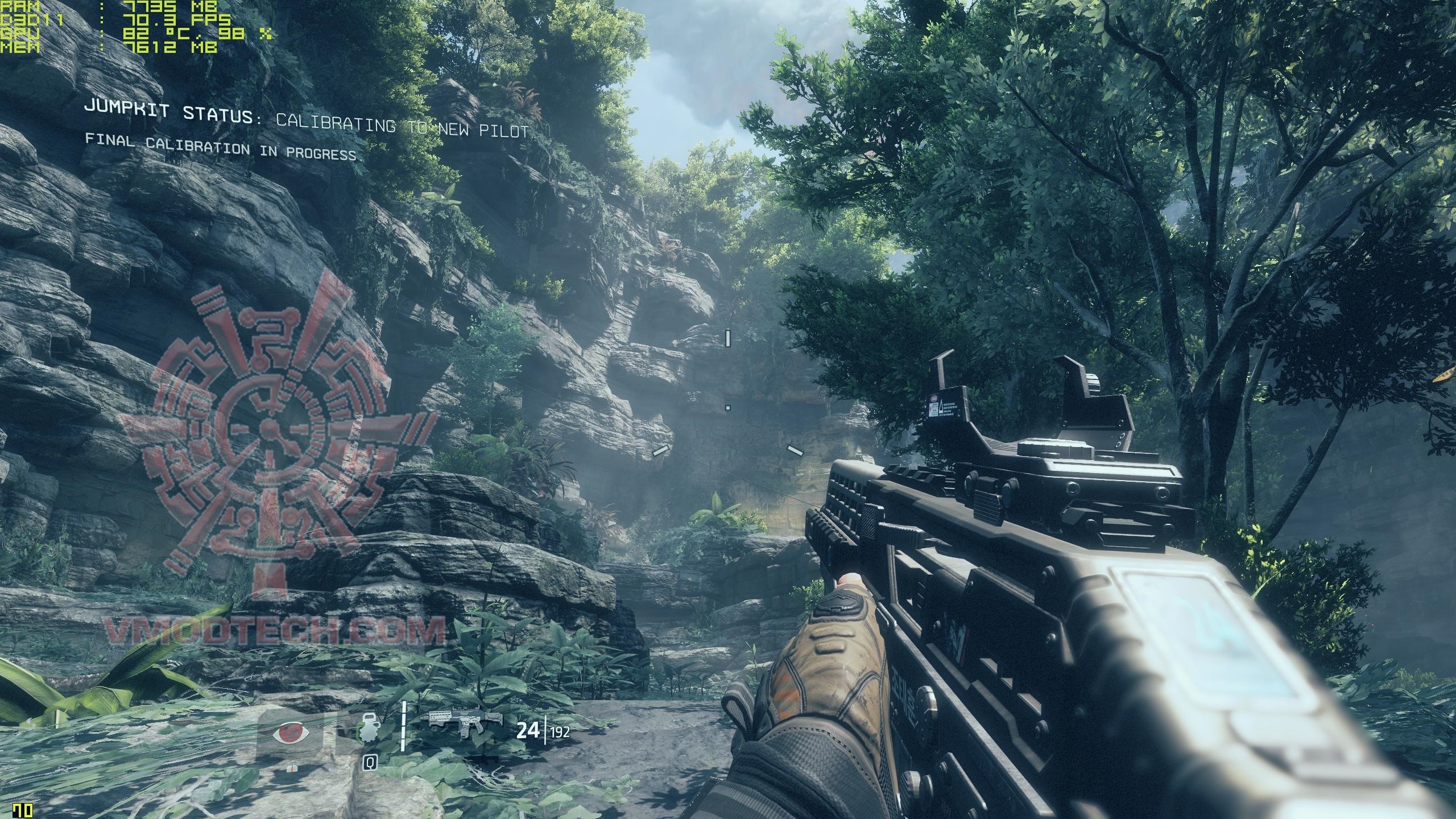Screen dimensions: 1456x819
Task: Select the frag grenade ordnance icon
Action: coord(368,730)
